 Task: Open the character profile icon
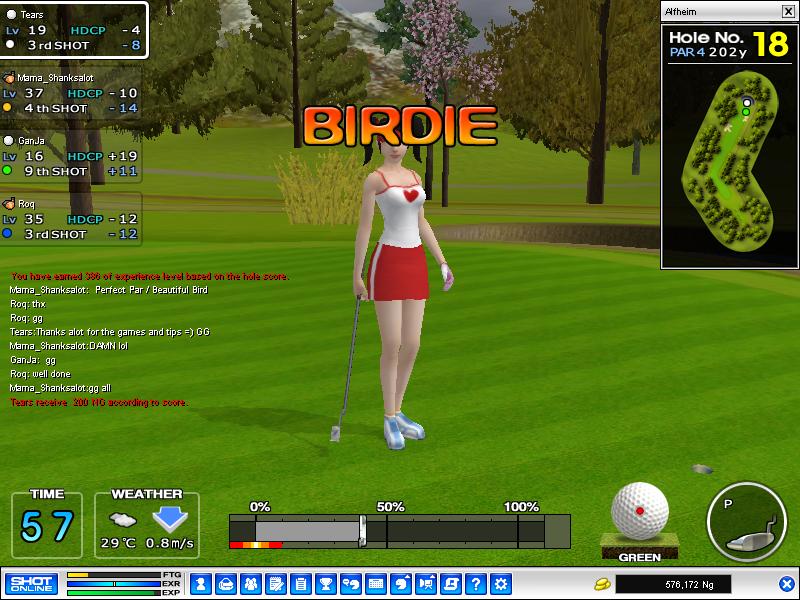point(200,583)
